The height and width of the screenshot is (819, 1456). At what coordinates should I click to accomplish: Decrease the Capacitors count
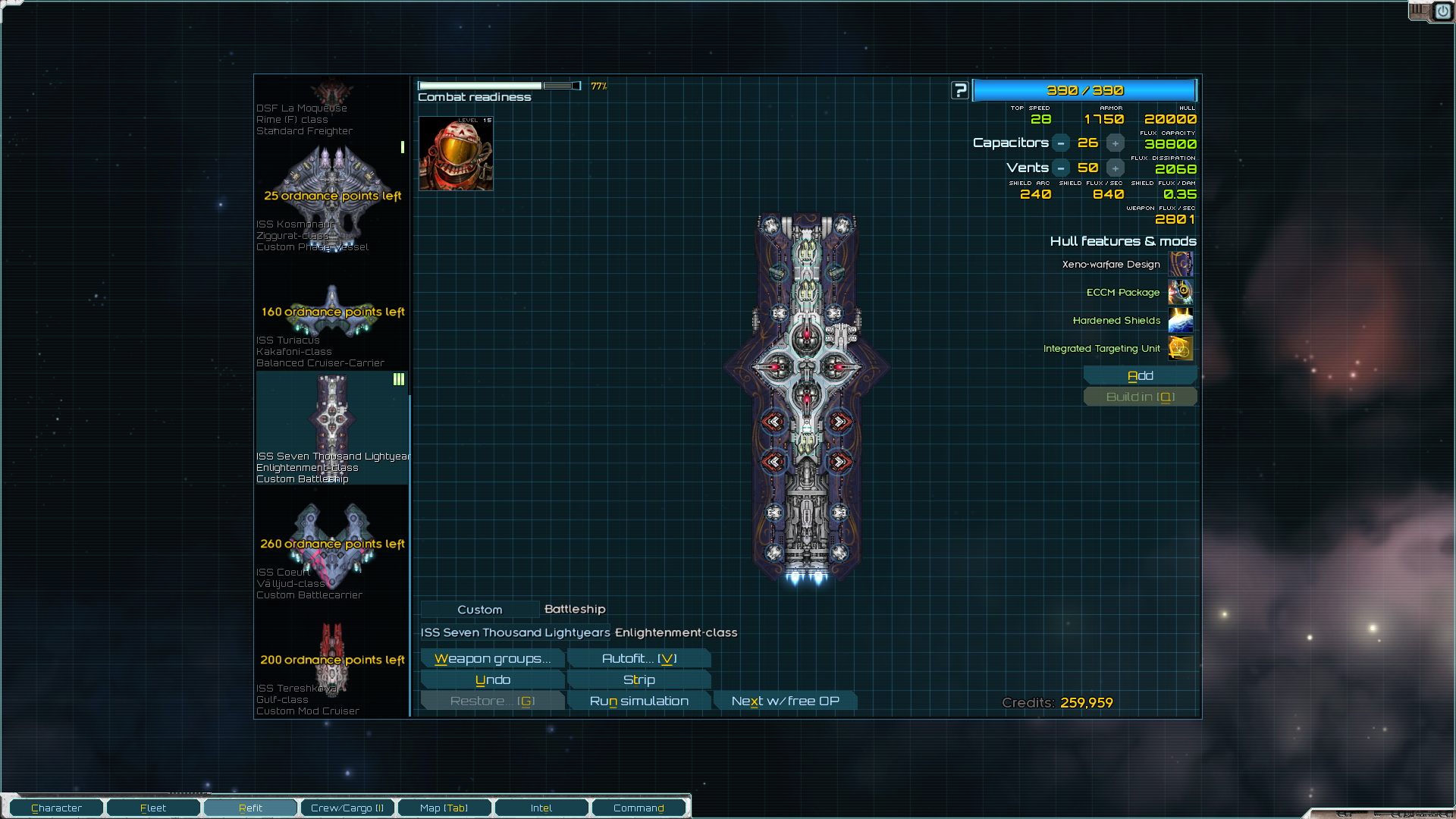tap(1061, 143)
